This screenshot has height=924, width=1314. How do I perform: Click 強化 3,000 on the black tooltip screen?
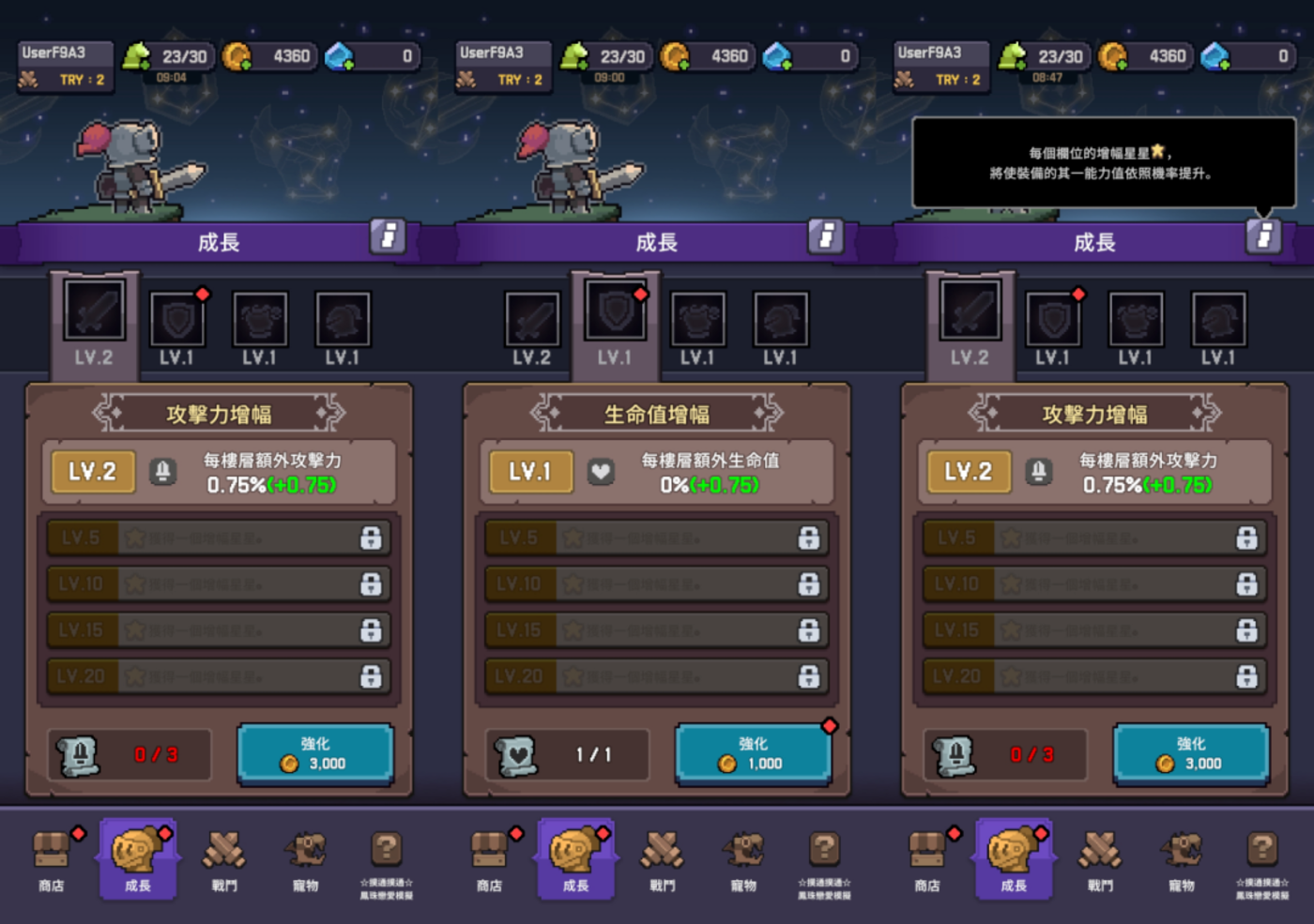pyautogui.click(x=1190, y=753)
